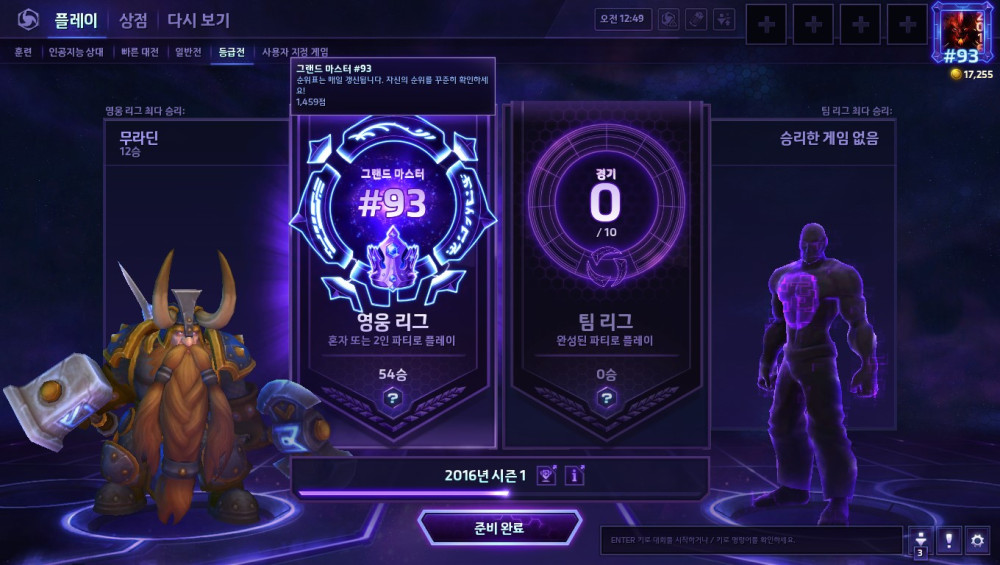This screenshot has height=565, width=1000.
Task: Switch to 인공지능 상대 mode
Action: (75, 52)
